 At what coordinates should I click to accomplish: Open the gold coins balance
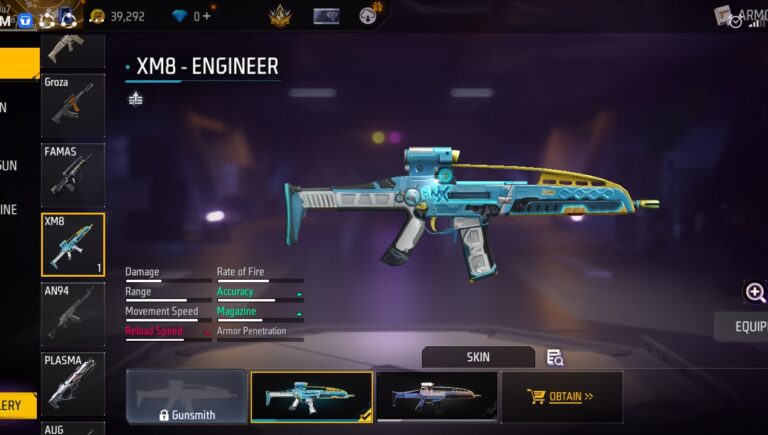click(116, 16)
